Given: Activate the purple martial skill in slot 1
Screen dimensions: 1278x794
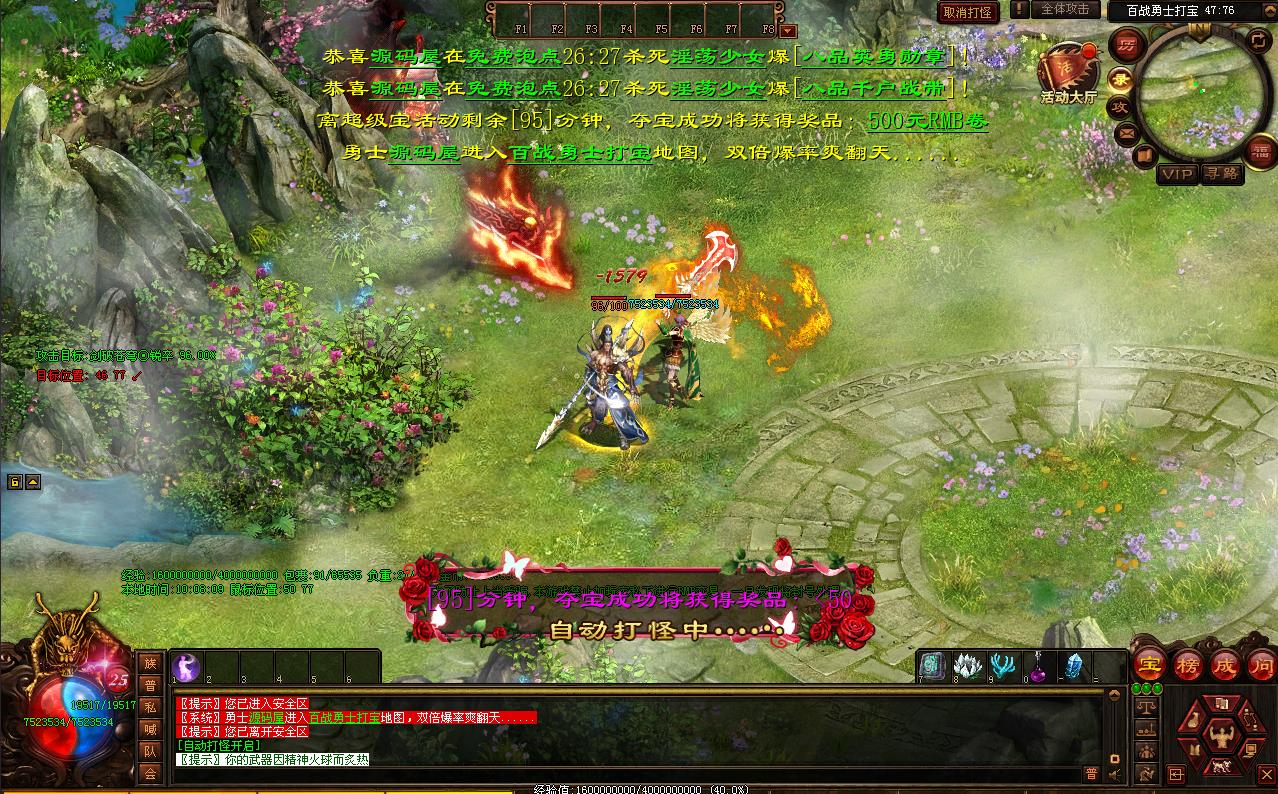Looking at the screenshot, I should tap(187, 667).
